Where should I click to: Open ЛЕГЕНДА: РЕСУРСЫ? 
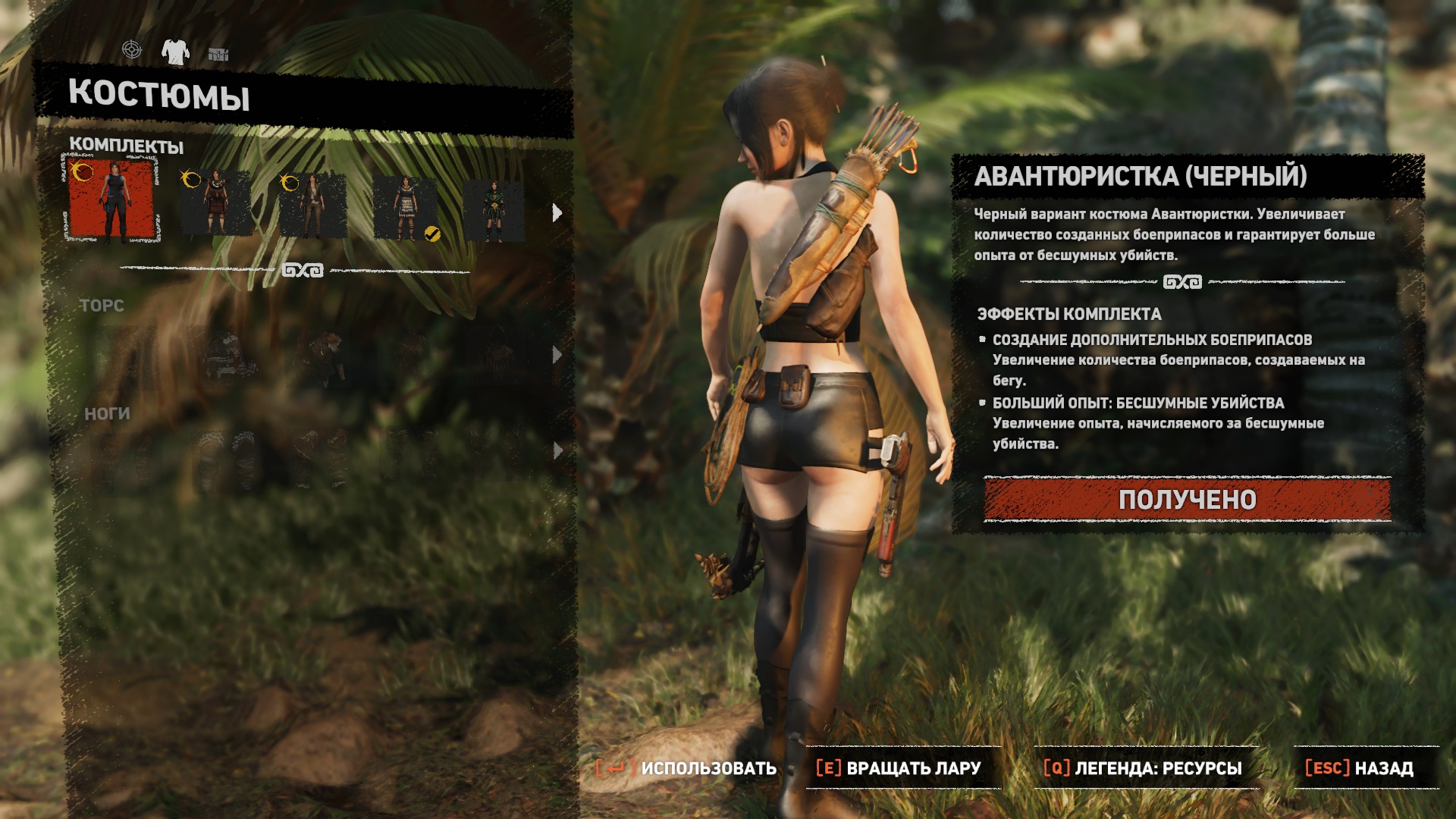(1143, 768)
